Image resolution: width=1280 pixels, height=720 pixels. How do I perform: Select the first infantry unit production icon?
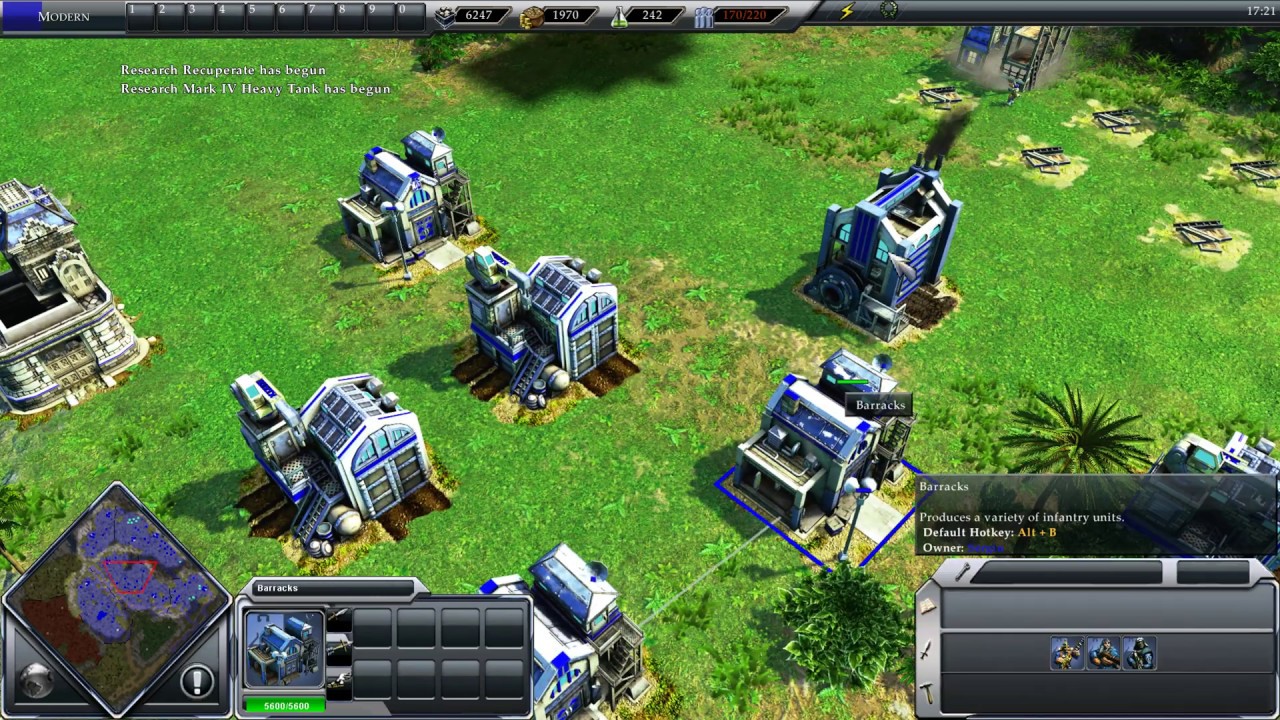(1066, 651)
